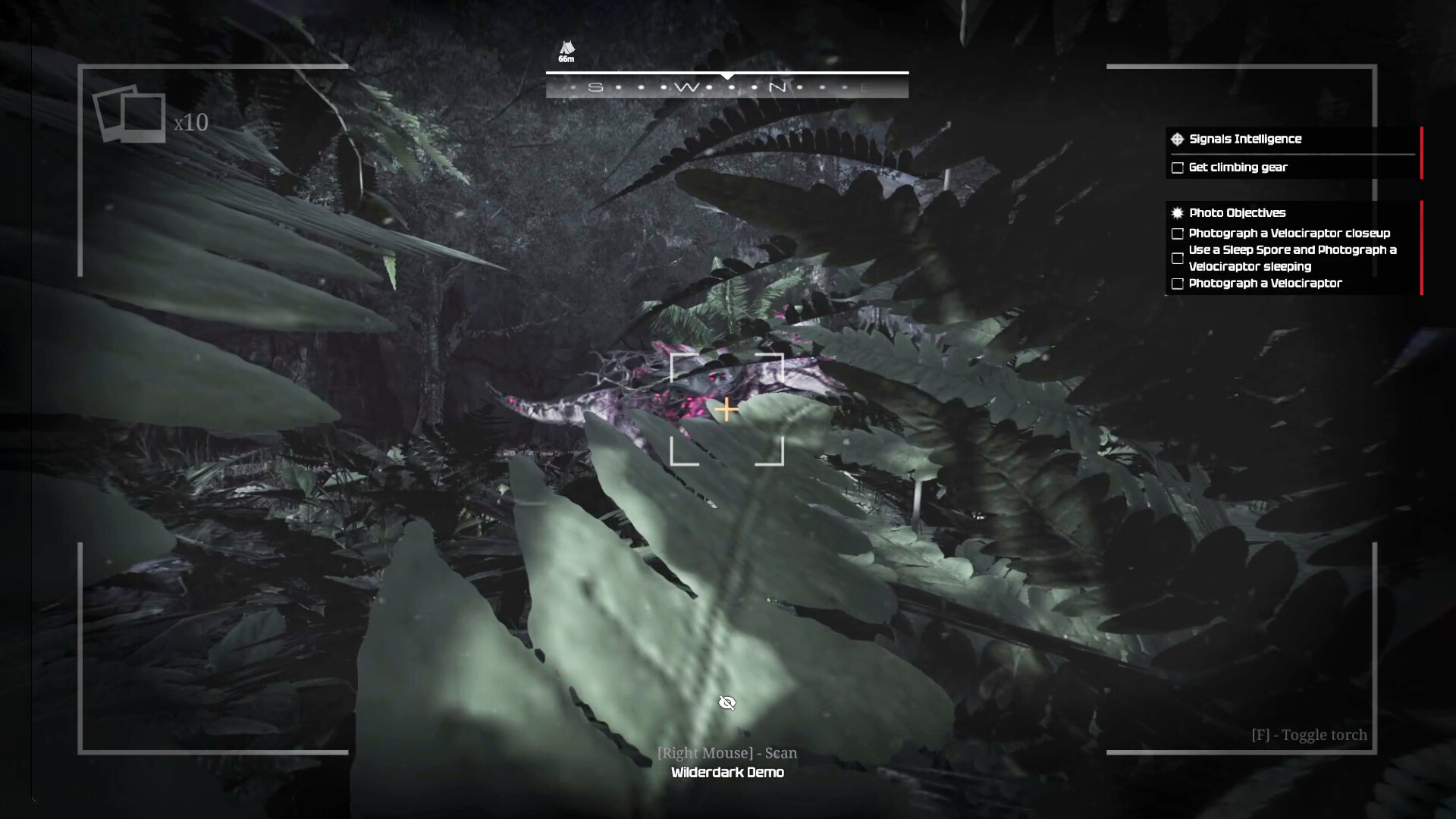Viewport: 1456px width, 819px height.
Task: Tick the Get climbing gear objective checkbox
Action: [1178, 168]
